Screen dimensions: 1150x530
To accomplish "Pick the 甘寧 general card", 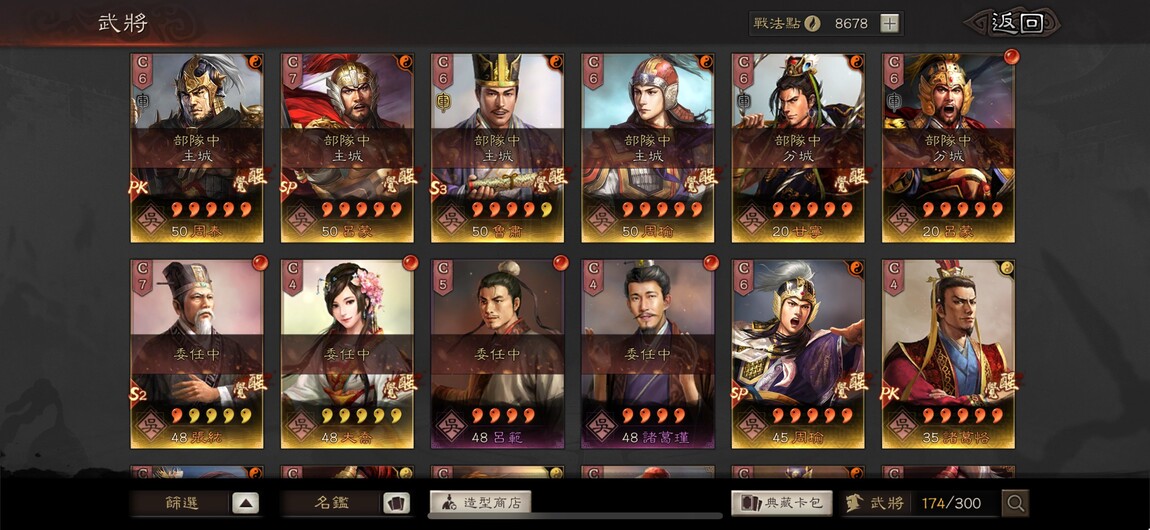I will click(x=798, y=147).
